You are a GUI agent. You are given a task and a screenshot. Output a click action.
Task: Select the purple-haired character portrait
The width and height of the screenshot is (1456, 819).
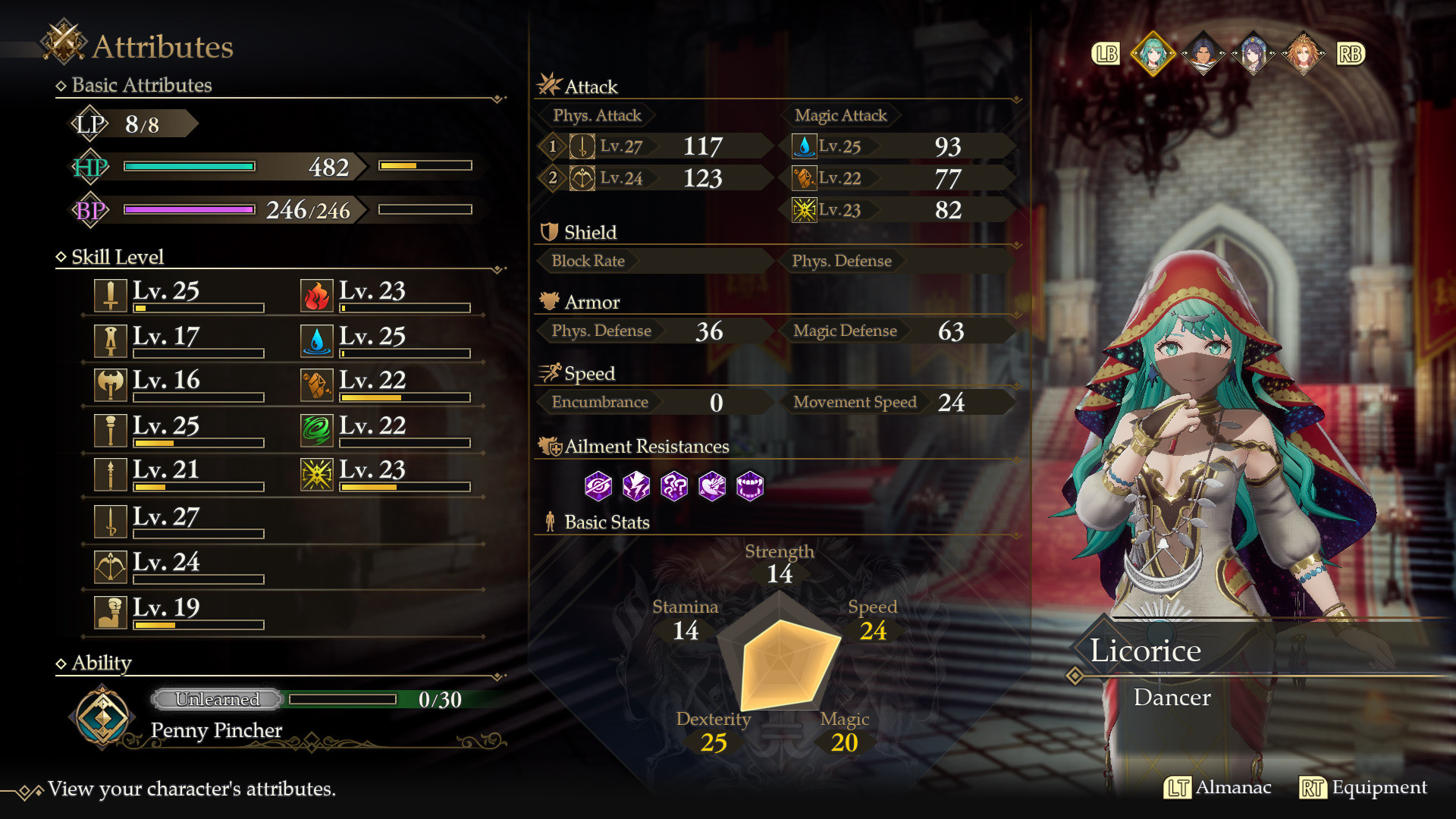(x=1255, y=53)
